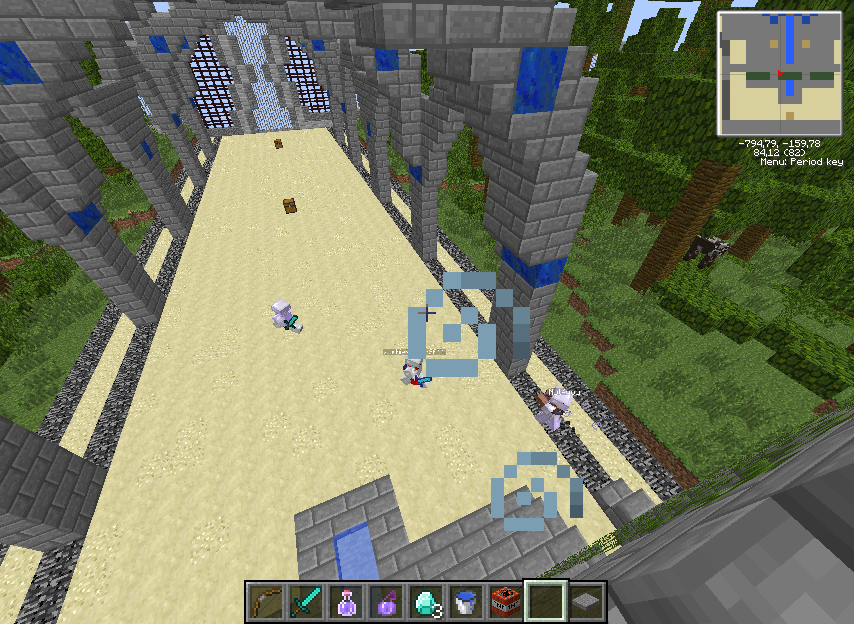Equip the TNT block slot
Screen dimensions: 854x624
click(506, 601)
